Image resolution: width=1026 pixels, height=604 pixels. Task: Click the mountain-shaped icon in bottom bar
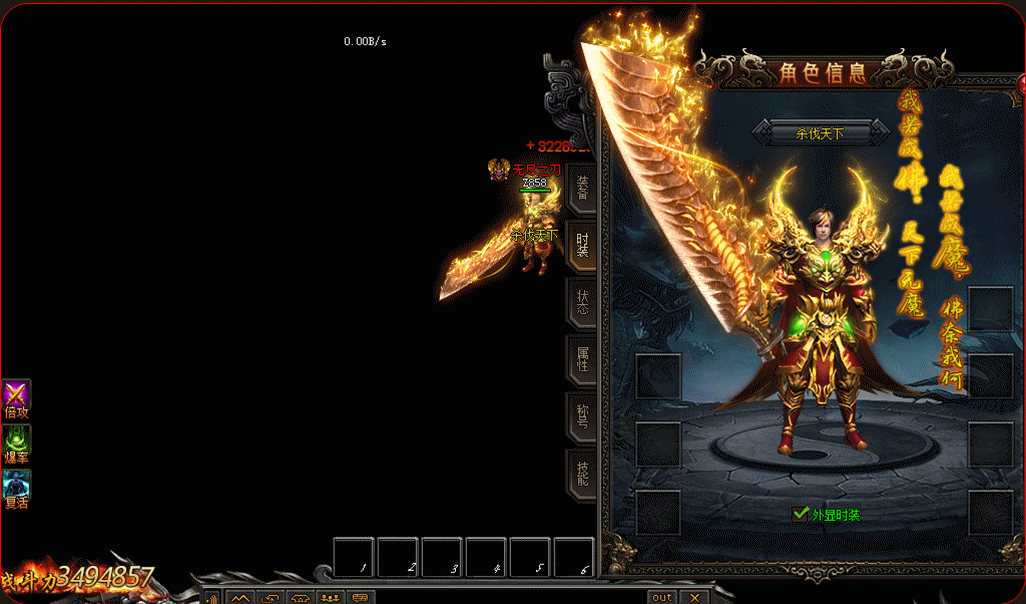point(240,598)
